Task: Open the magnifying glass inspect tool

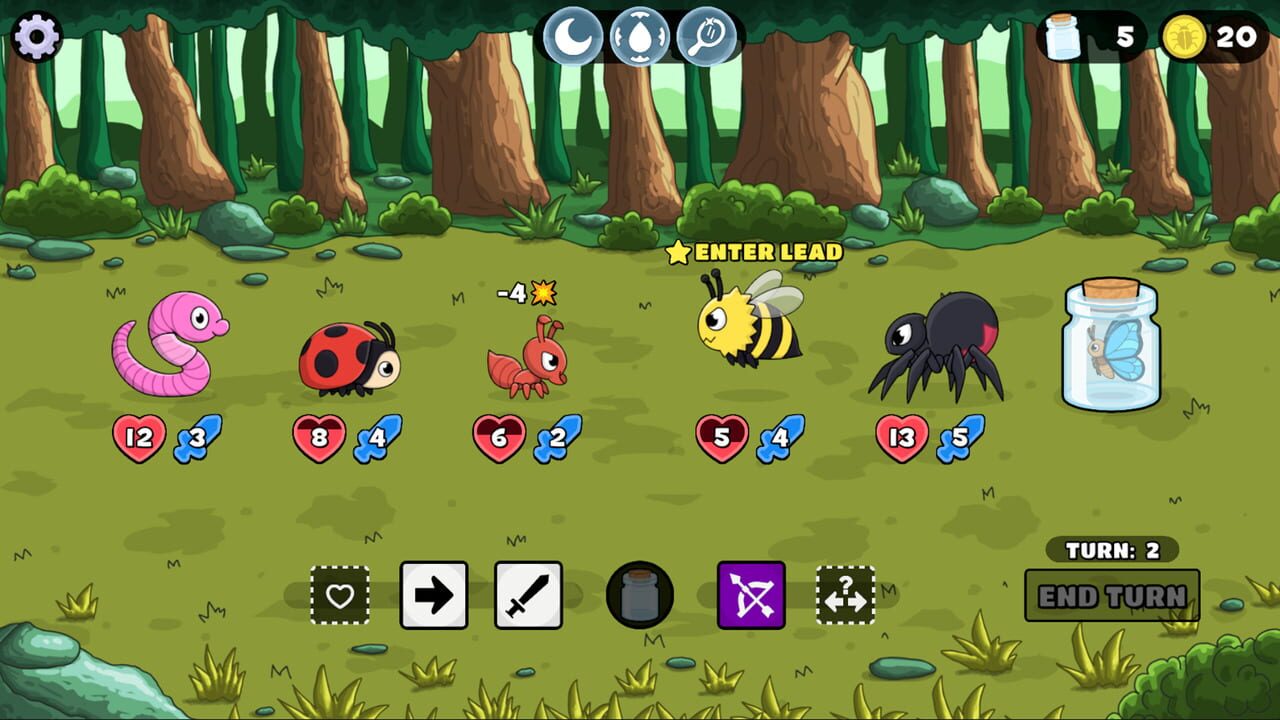Action: pyautogui.click(x=707, y=36)
